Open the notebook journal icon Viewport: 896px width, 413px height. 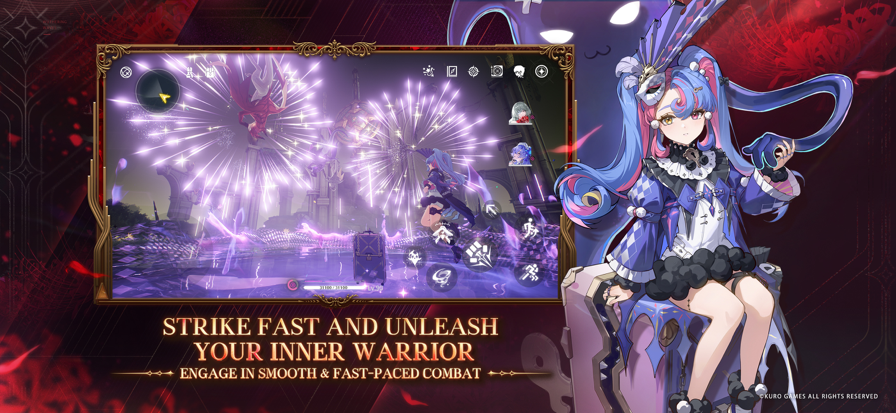[x=452, y=71]
